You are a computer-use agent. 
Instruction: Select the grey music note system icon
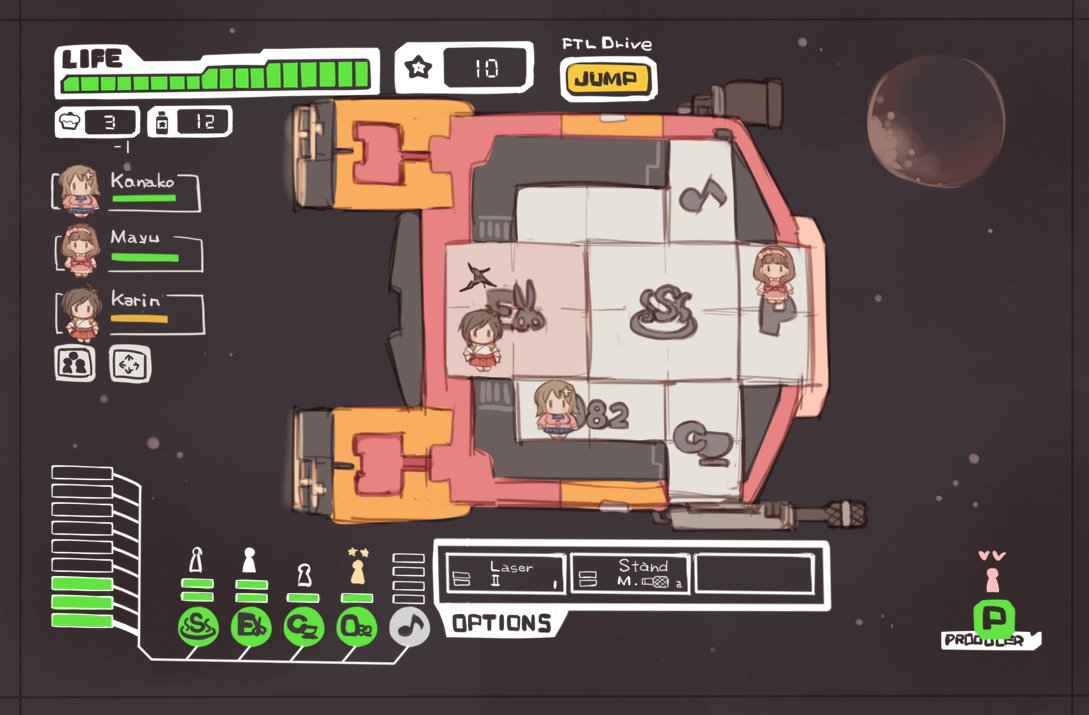pos(408,626)
